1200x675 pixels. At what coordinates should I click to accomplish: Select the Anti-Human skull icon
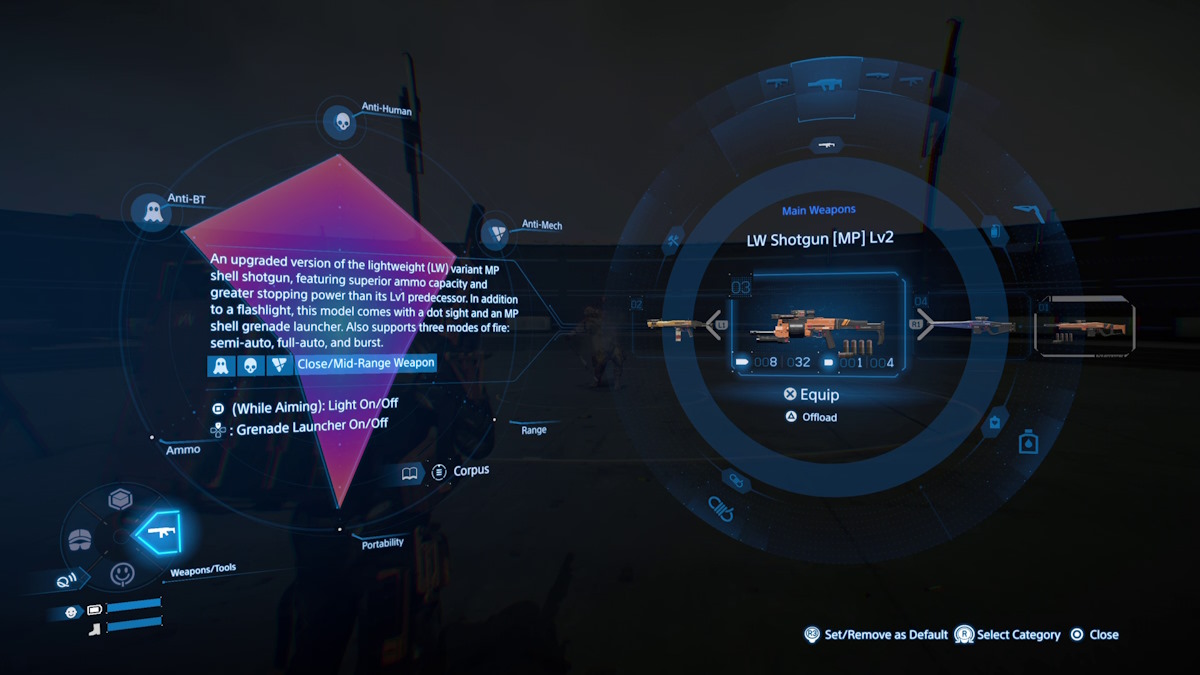[x=342, y=122]
